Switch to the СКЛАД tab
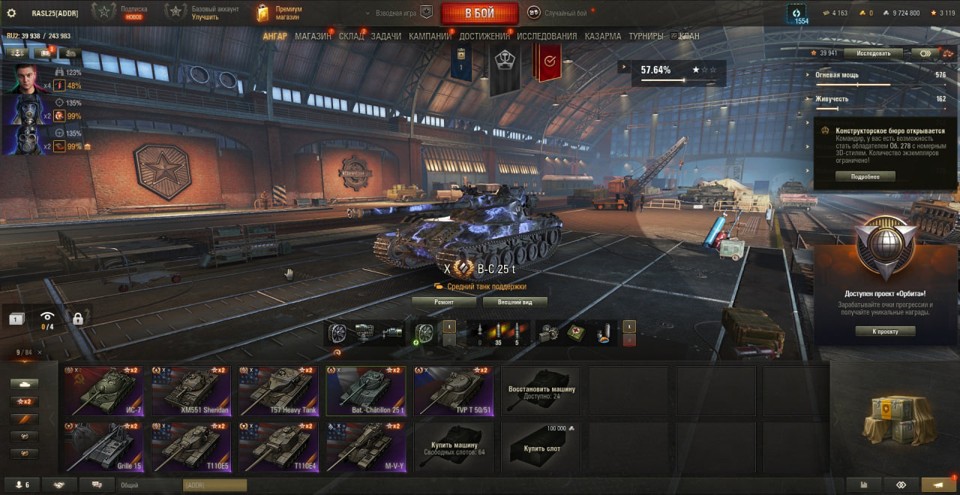 pos(352,36)
